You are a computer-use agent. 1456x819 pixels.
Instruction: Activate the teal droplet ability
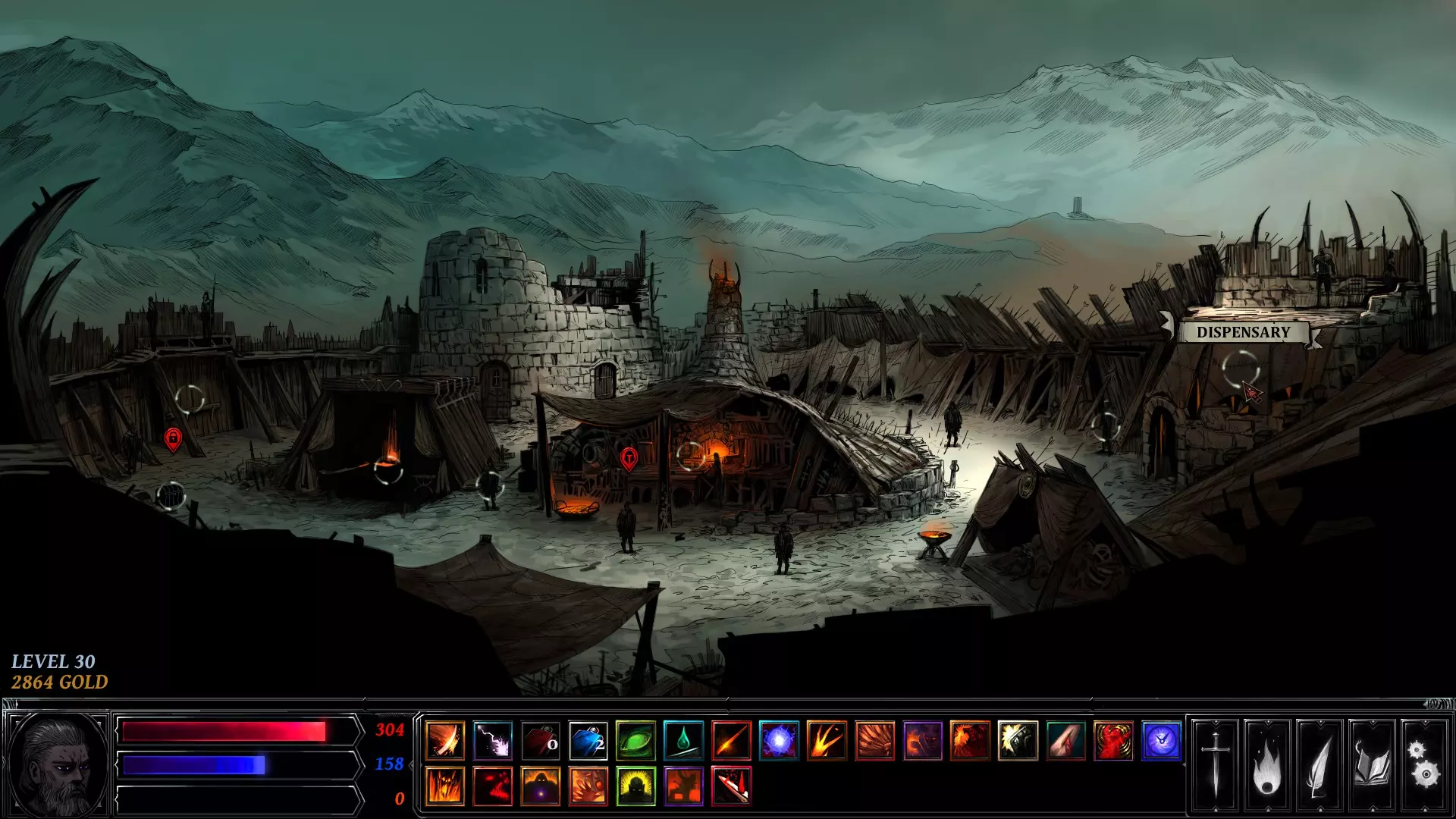click(x=683, y=741)
